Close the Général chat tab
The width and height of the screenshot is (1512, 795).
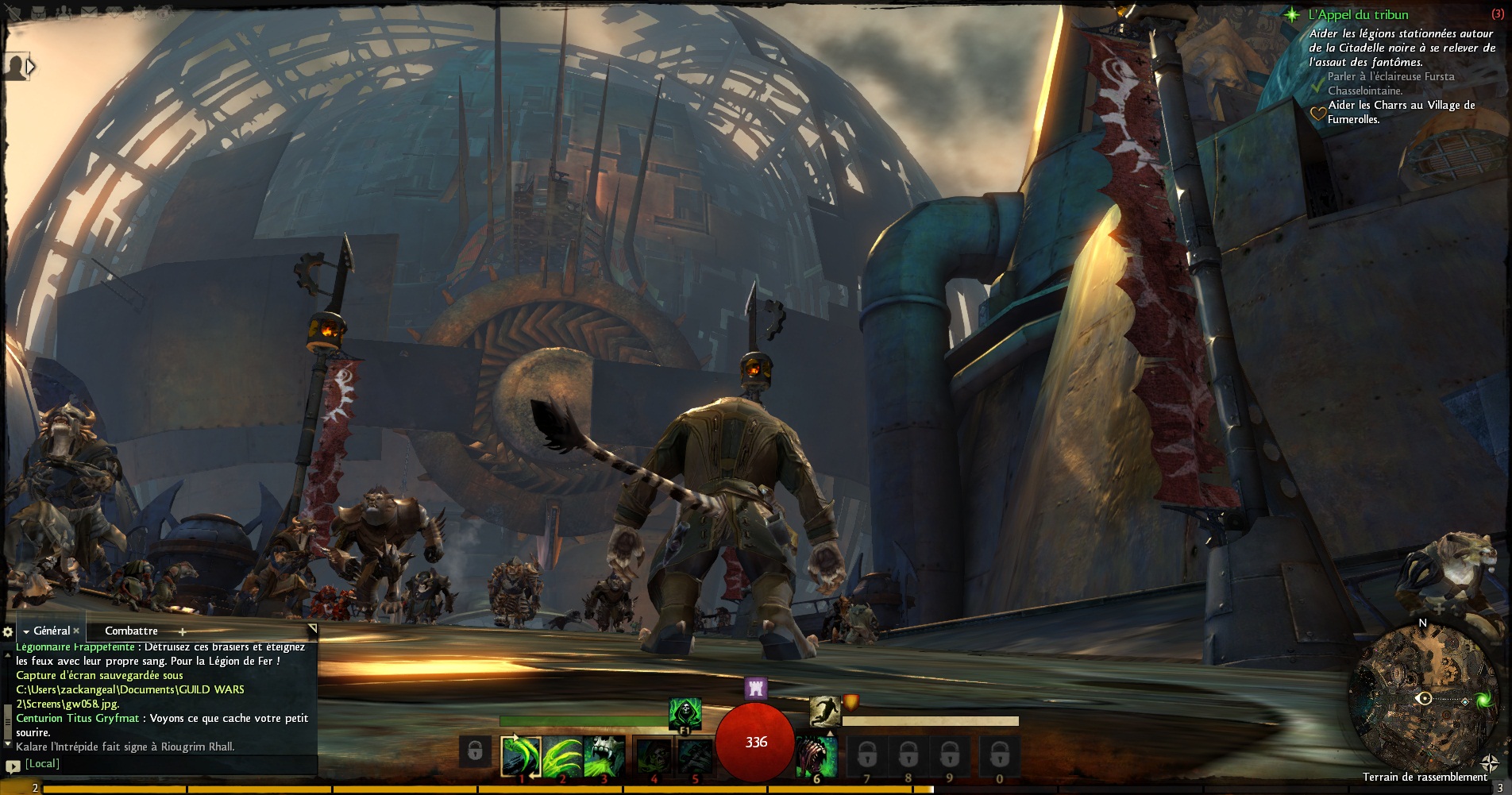(76, 631)
